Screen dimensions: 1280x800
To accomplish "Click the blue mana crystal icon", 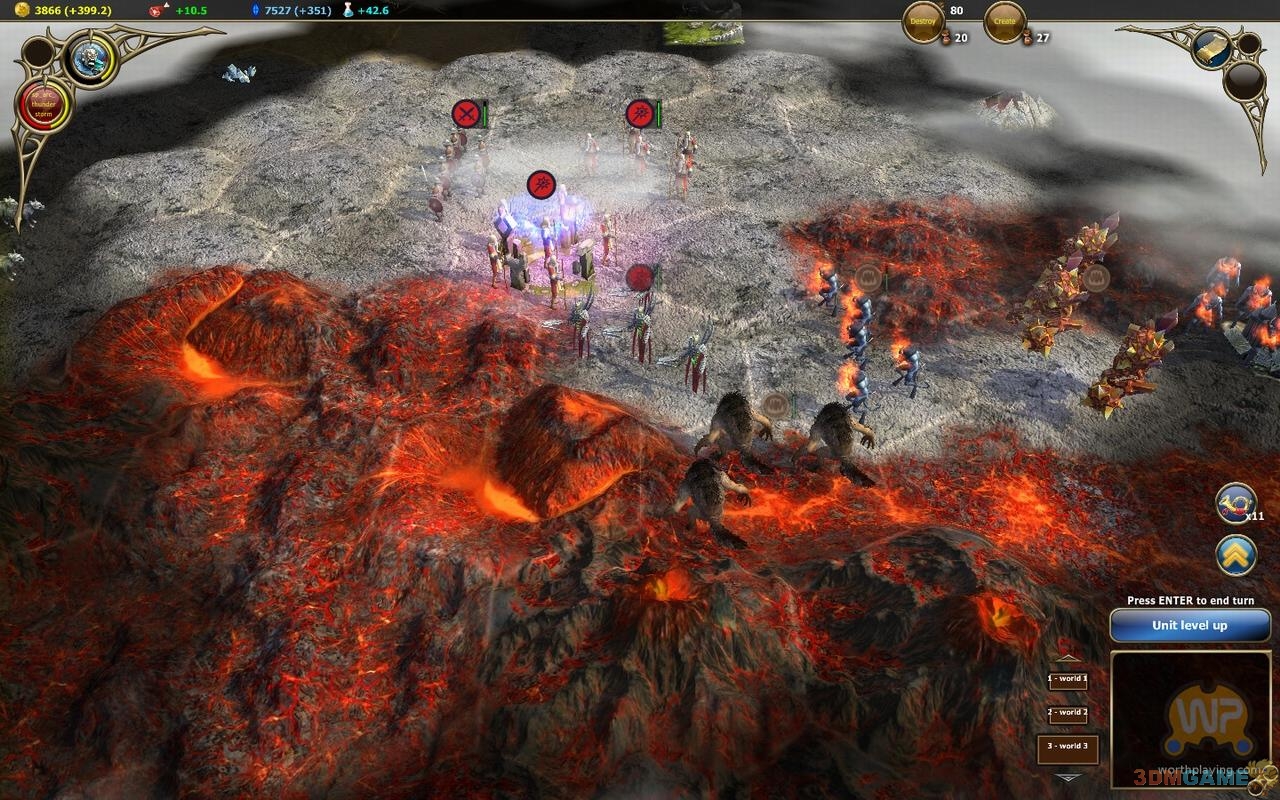I will (255, 10).
